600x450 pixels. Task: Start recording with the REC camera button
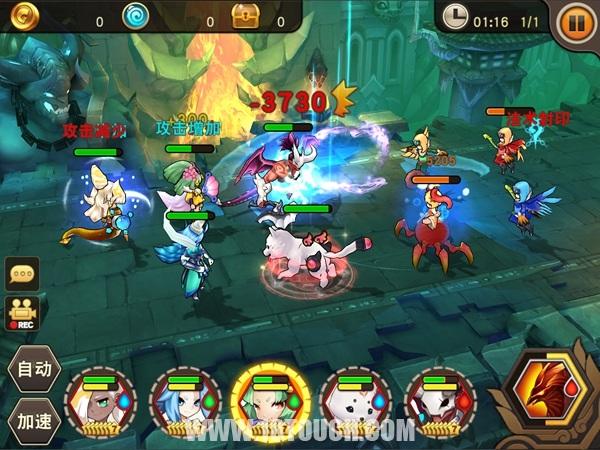[21, 312]
